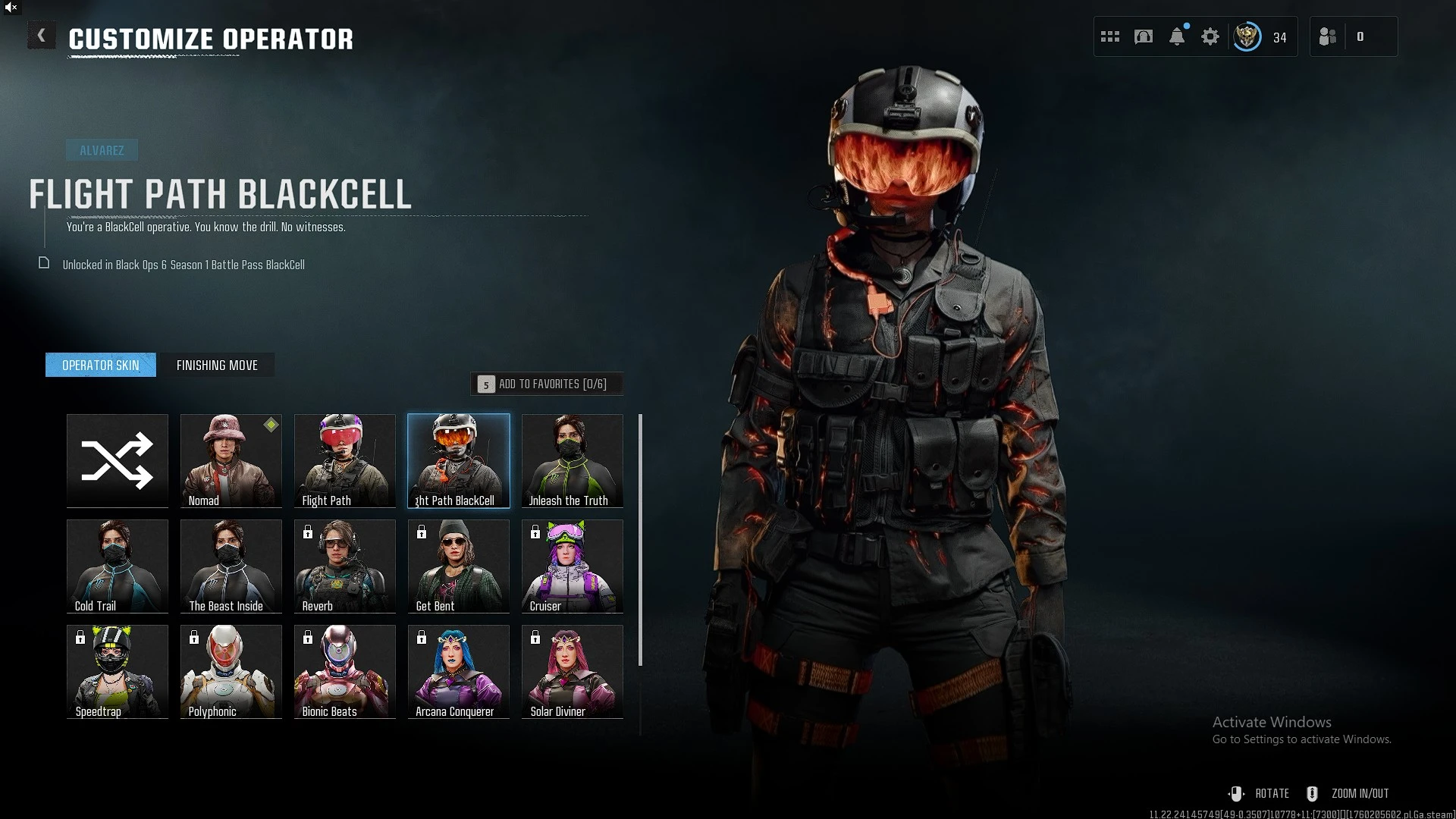This screenshot has width=1456, height=819.
Task: Open the voice chat headset icon
Action: 1143,36
